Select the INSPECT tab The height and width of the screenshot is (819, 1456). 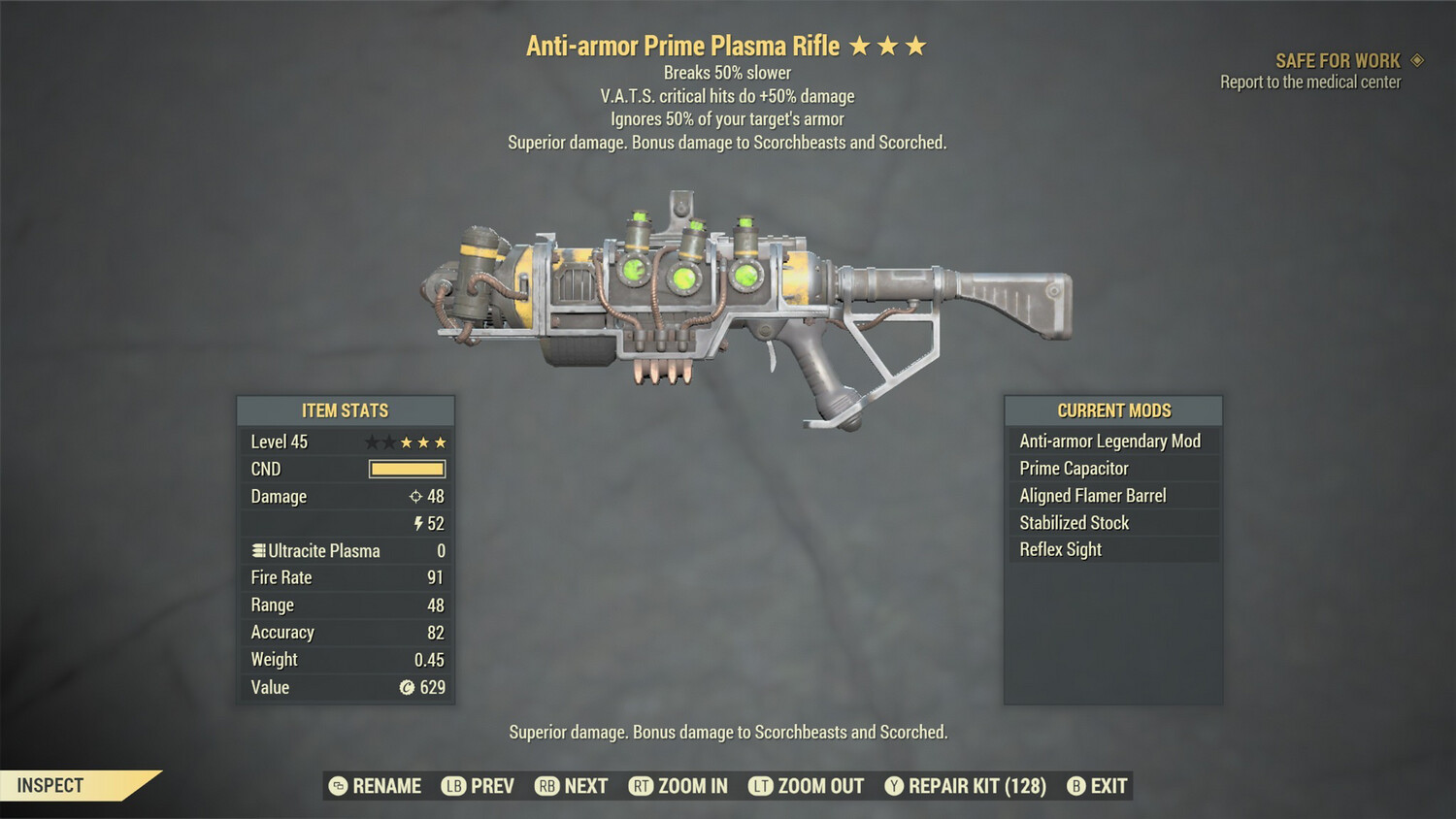tap(49, 785)
